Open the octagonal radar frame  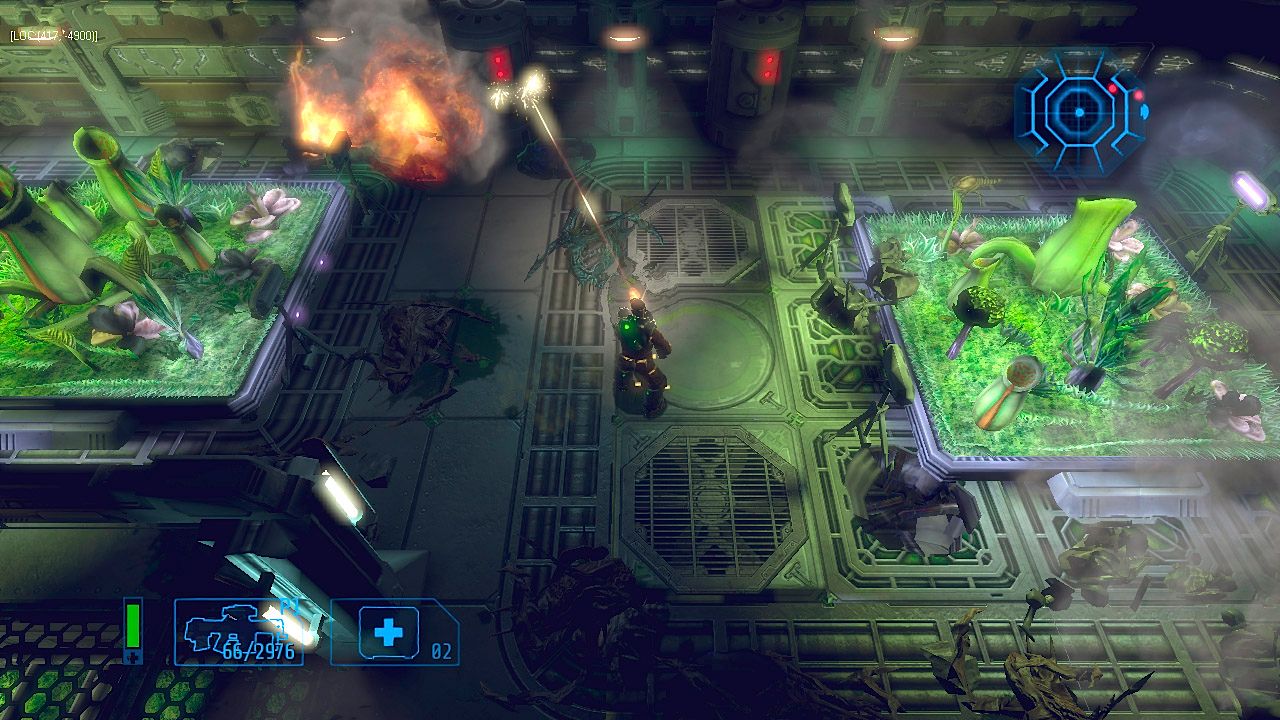(1080, 110)
